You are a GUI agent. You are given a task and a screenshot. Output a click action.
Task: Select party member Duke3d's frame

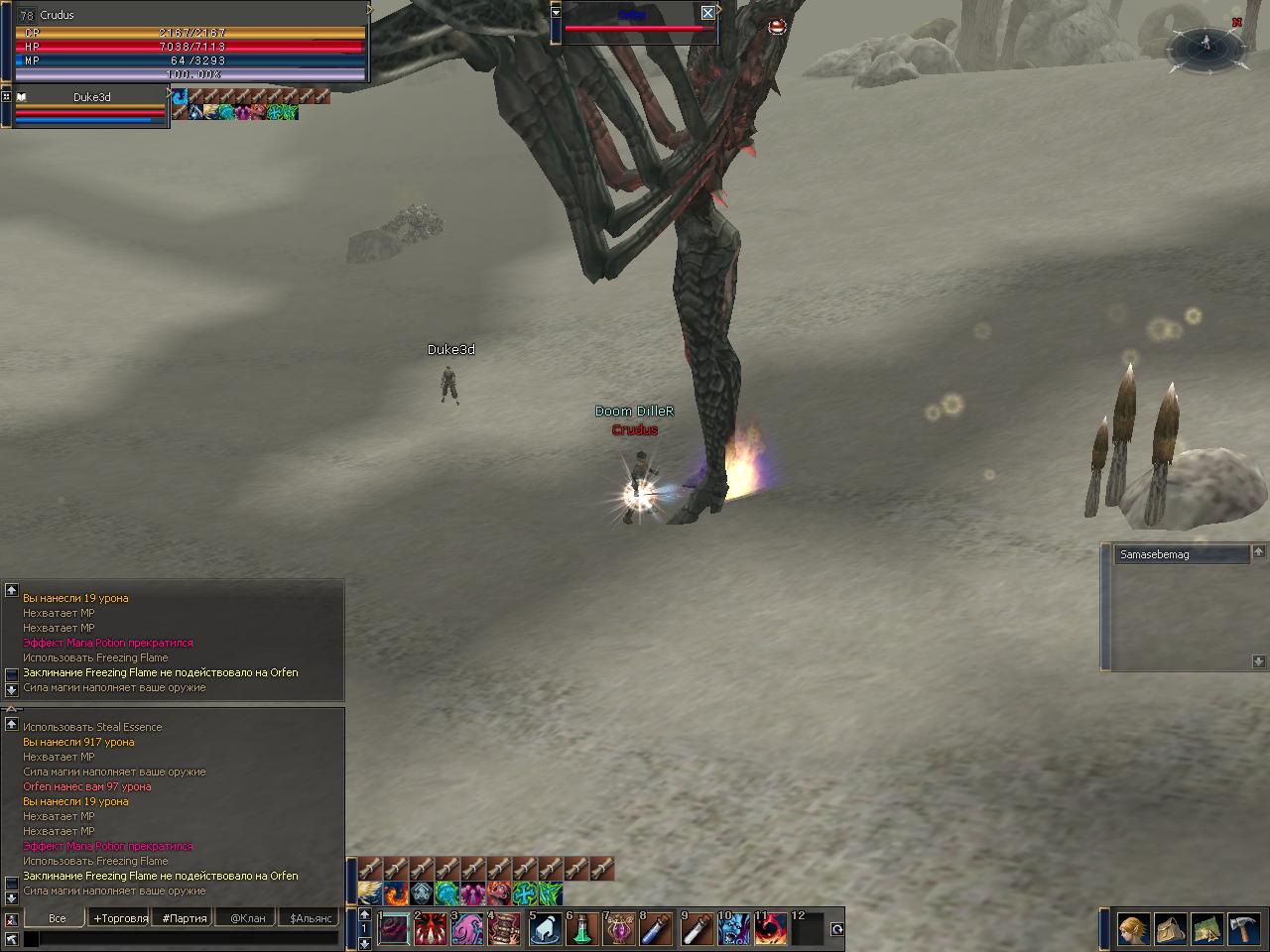(89, 107)
